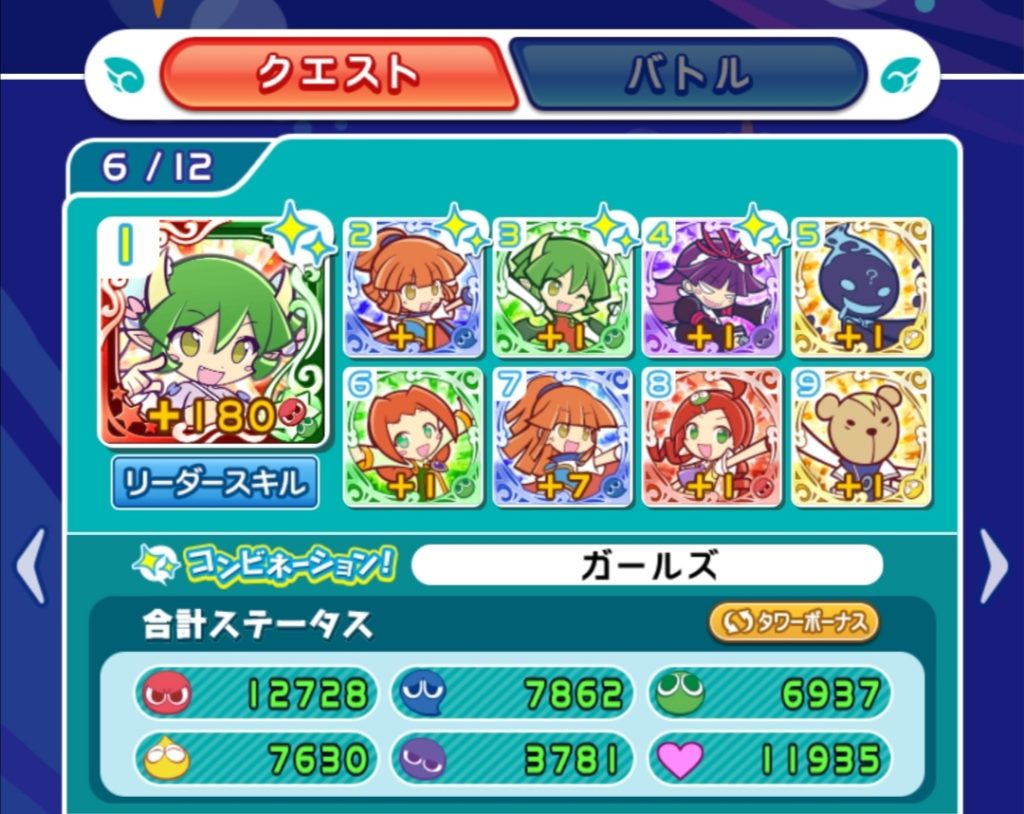
Task: Select the green-framed redhead card in slot 6
Action: (x=414, y=437)
